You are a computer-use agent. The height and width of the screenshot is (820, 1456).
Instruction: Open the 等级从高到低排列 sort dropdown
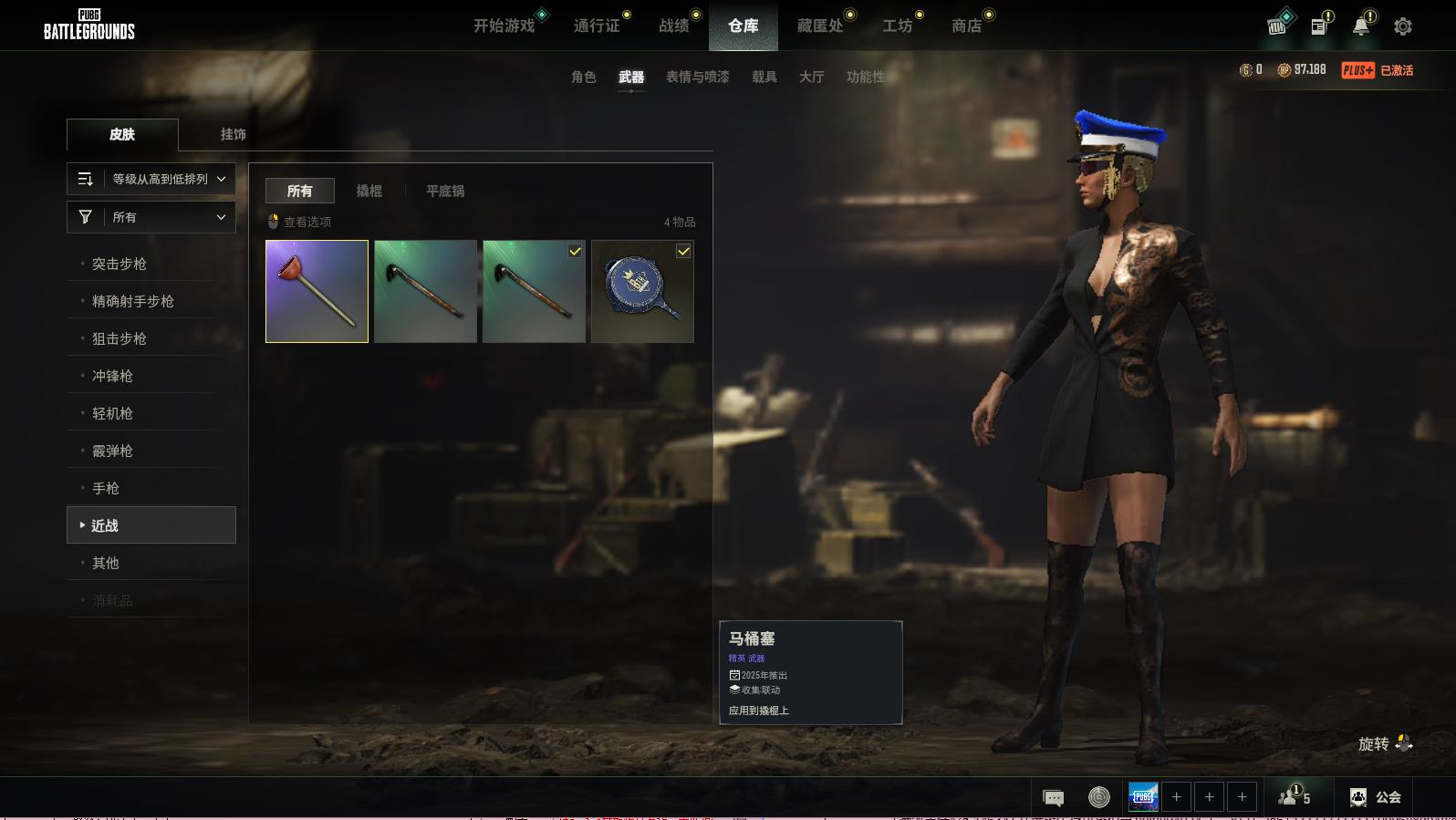tap(151, 179)
